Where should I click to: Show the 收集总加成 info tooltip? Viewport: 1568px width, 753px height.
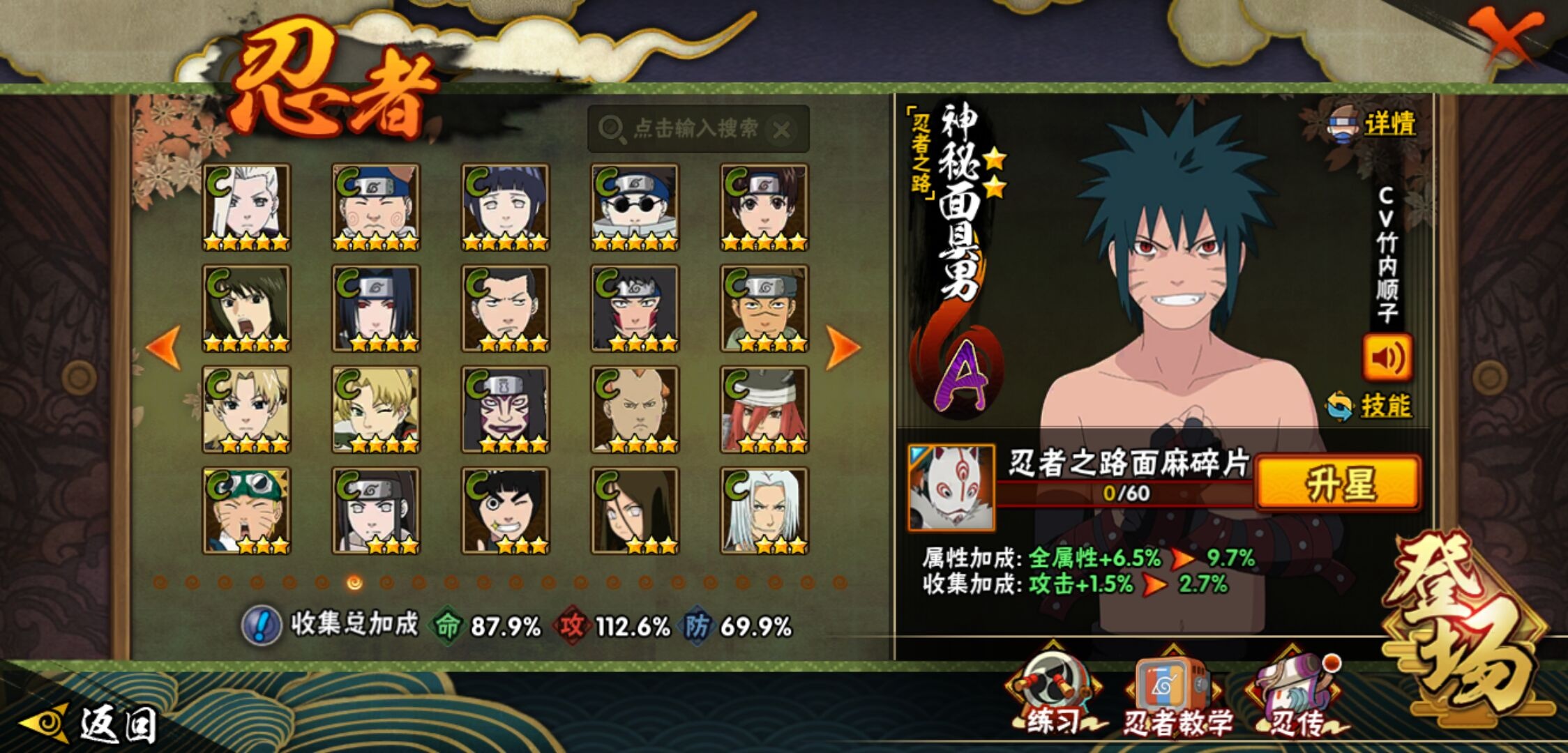pos(261,625)
